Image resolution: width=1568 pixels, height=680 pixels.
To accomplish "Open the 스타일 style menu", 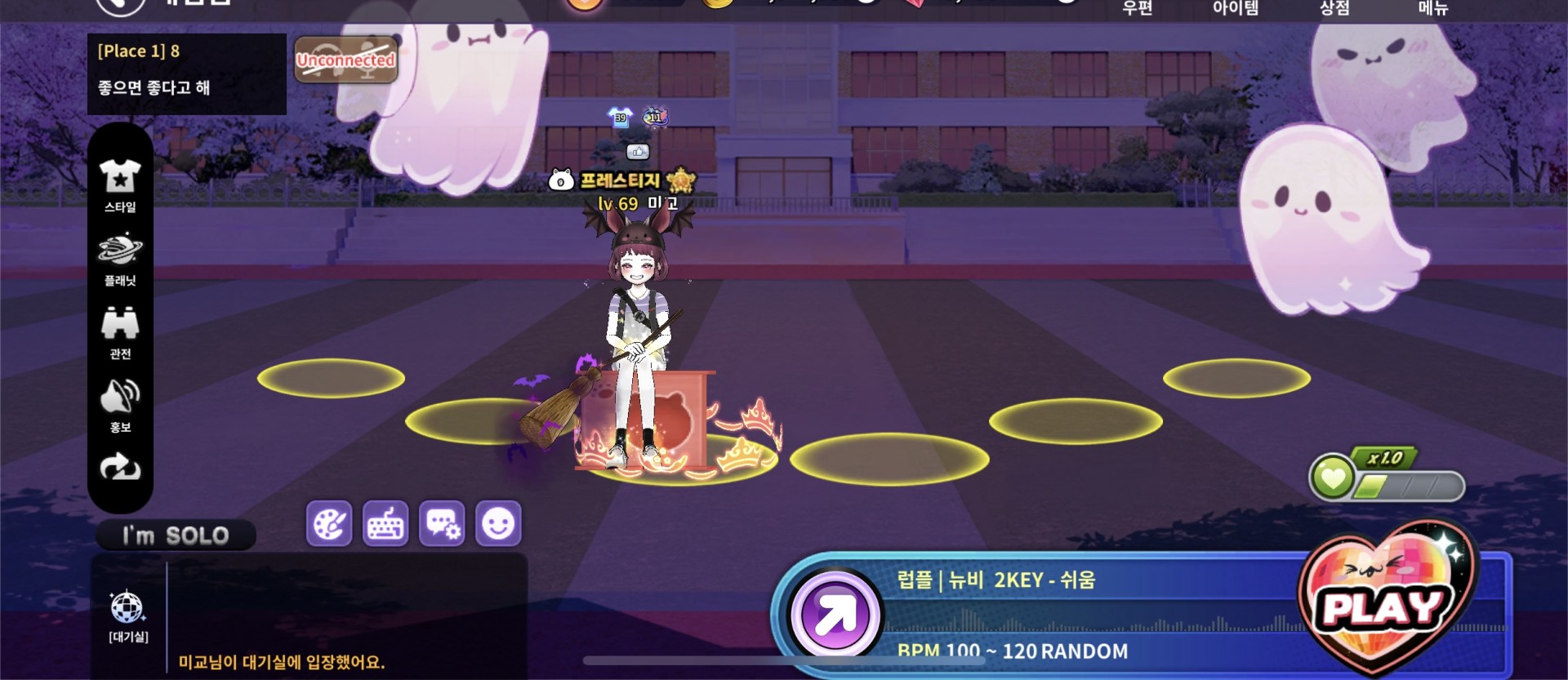I will click(x=120, y=185).
